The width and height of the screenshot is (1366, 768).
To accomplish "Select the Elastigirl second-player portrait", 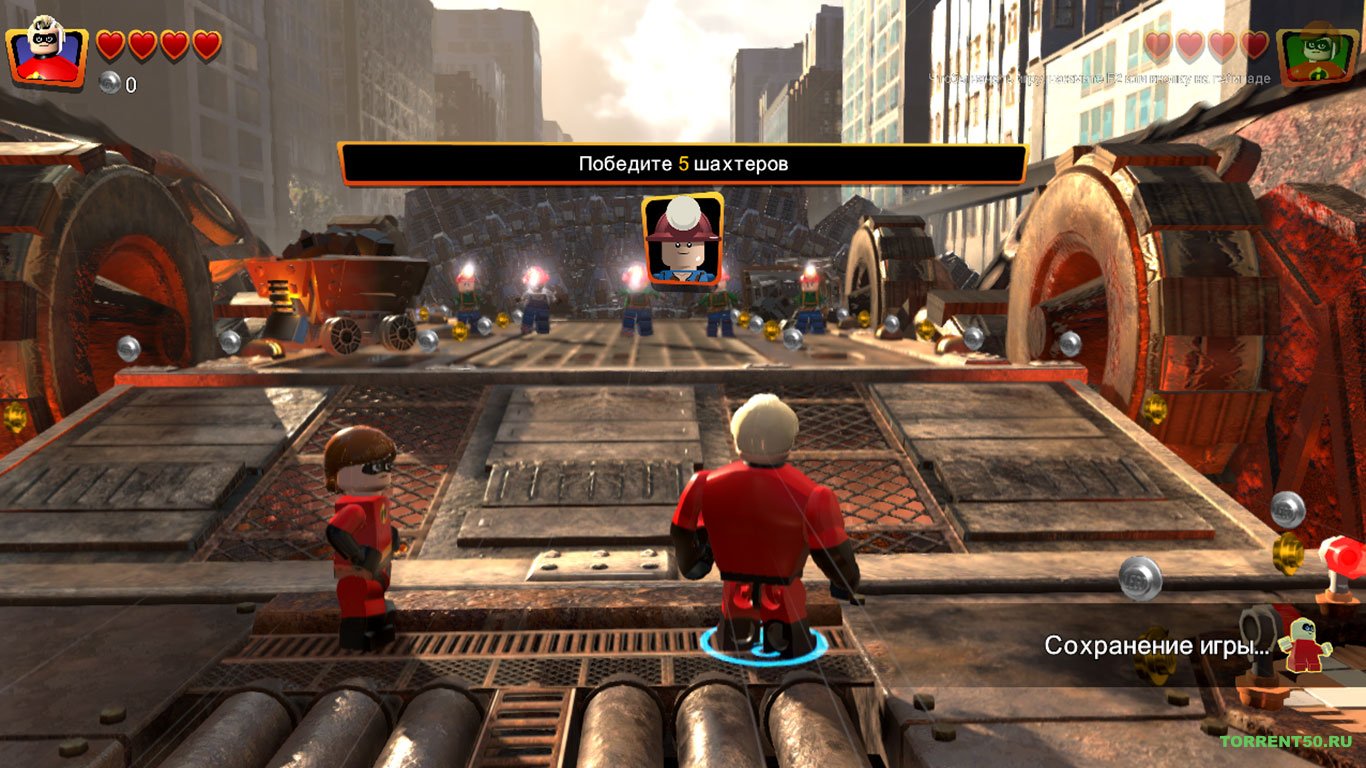I will [x=1317, y=55].
